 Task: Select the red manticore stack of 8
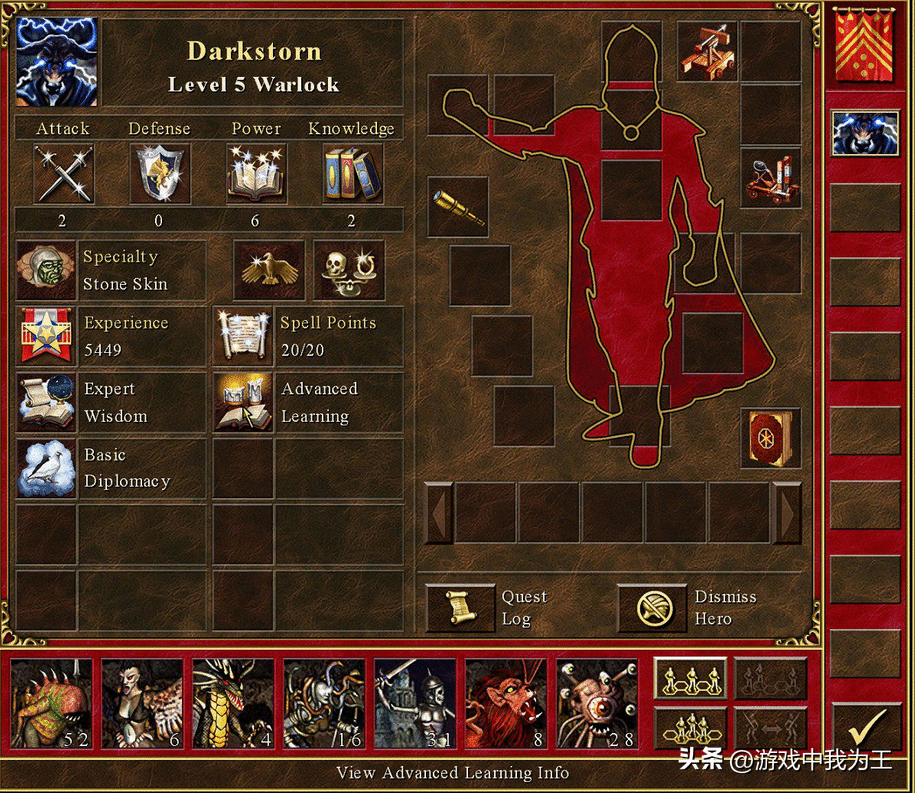(x=505, y=704)
